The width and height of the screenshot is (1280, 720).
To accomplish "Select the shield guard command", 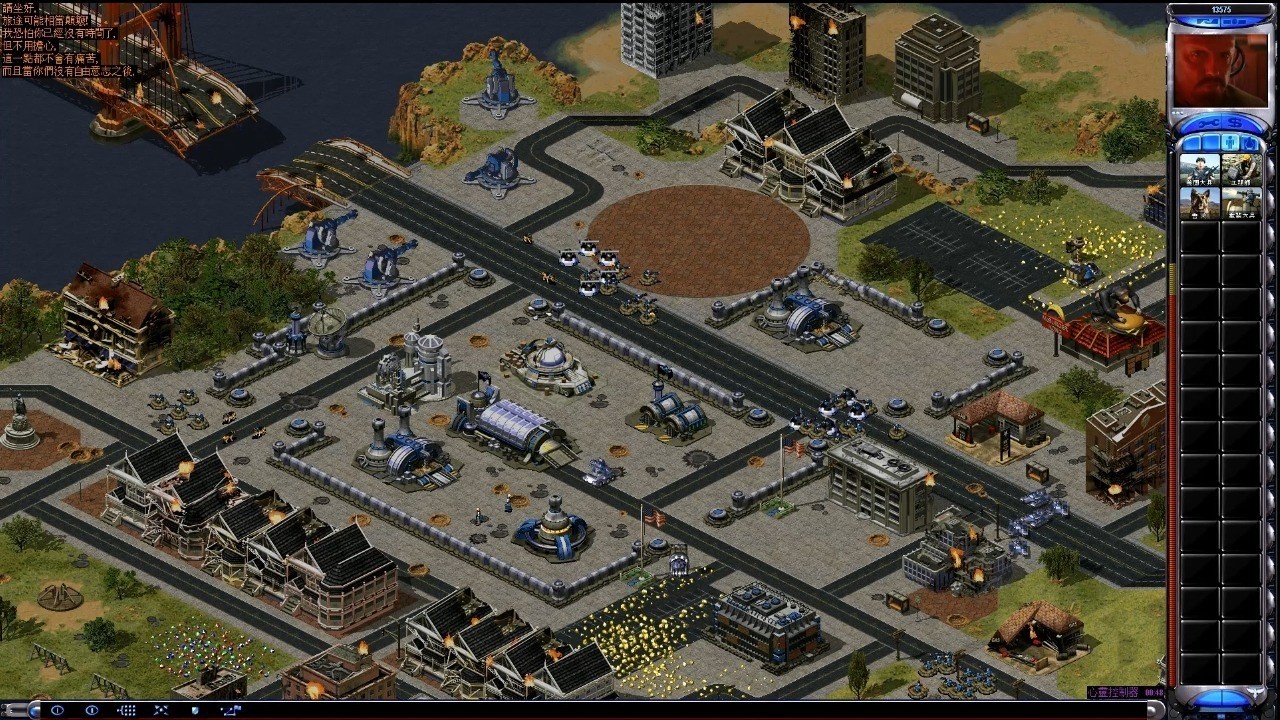I will pos(194,710).
